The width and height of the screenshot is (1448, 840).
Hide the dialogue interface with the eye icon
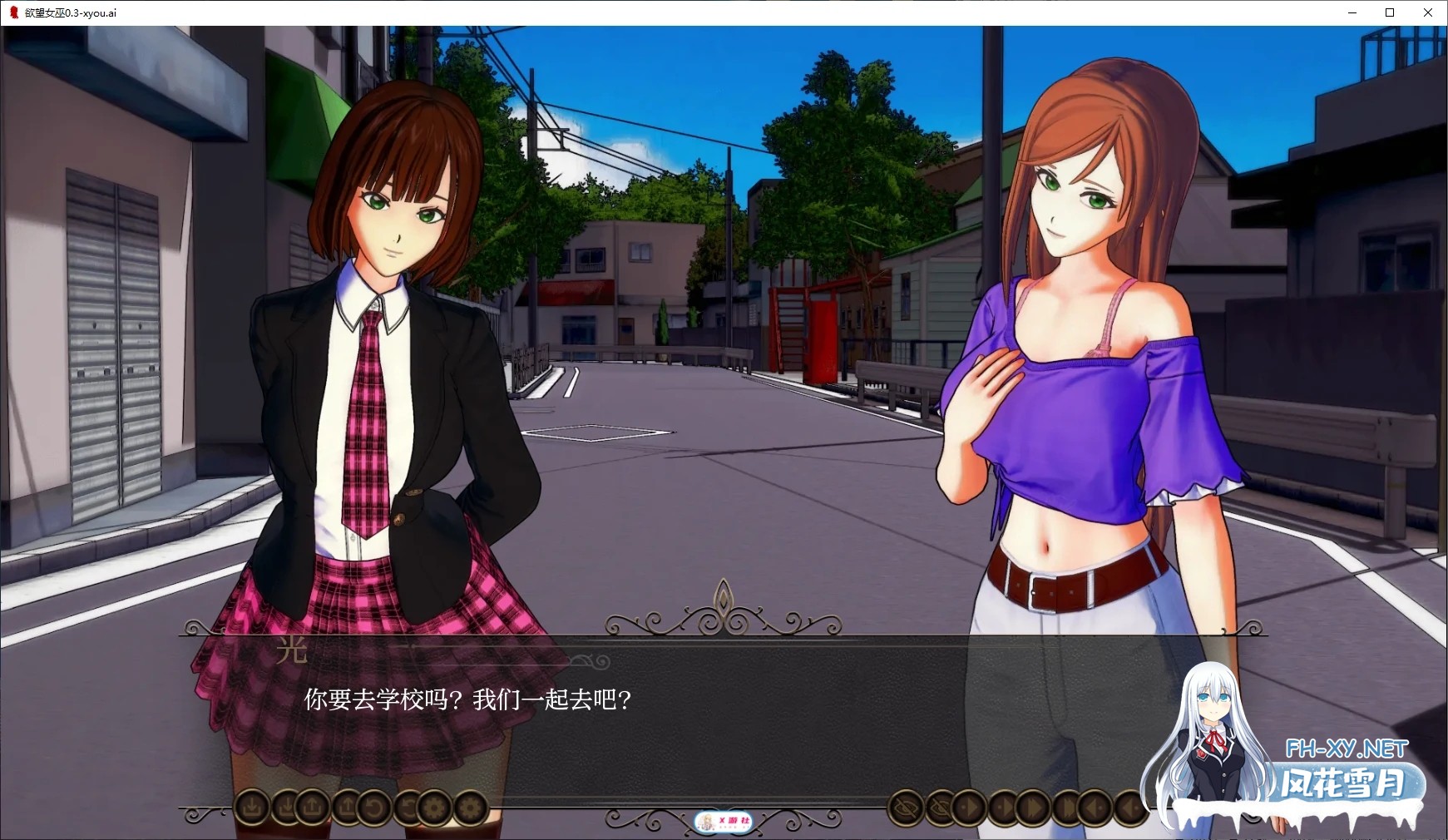906,808
